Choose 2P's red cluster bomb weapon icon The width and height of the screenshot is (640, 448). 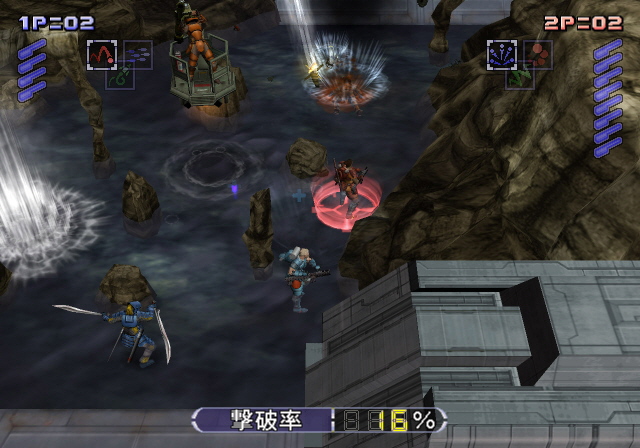(x=537, y=54)
